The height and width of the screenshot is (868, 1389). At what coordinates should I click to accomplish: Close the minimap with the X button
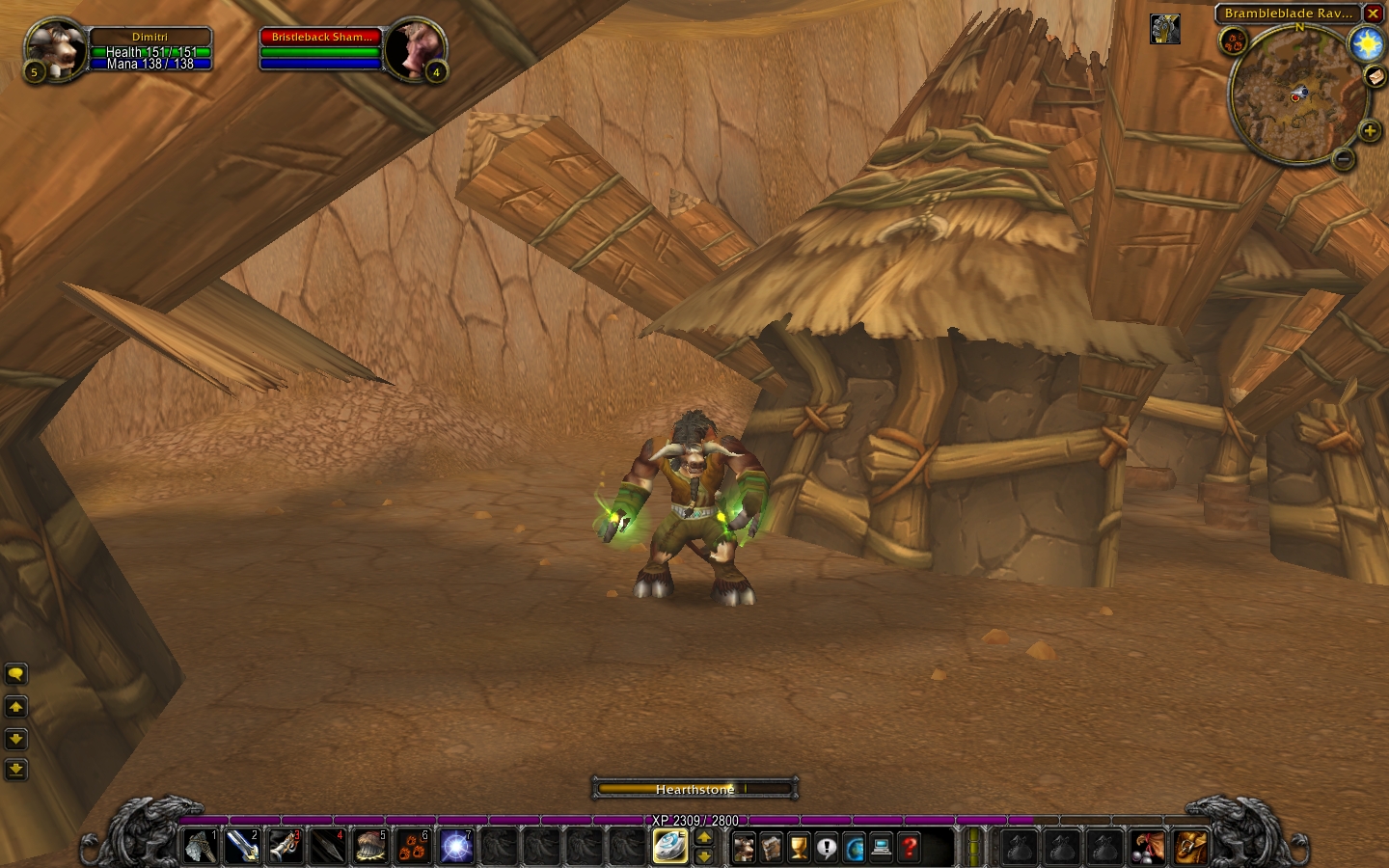pos(1373,14)
